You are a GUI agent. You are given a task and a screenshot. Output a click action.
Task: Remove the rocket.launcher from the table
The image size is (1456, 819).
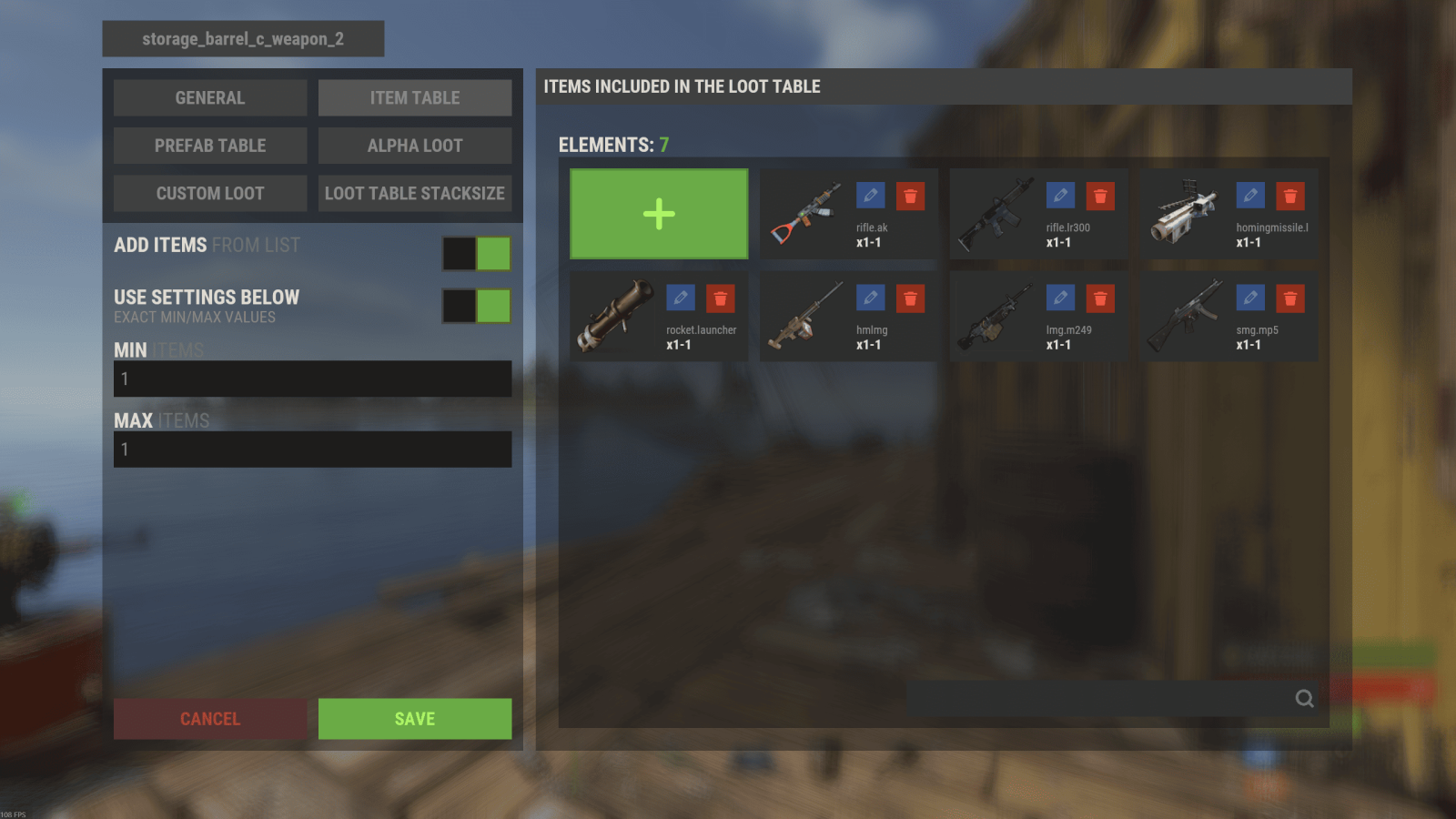(720, 298)
